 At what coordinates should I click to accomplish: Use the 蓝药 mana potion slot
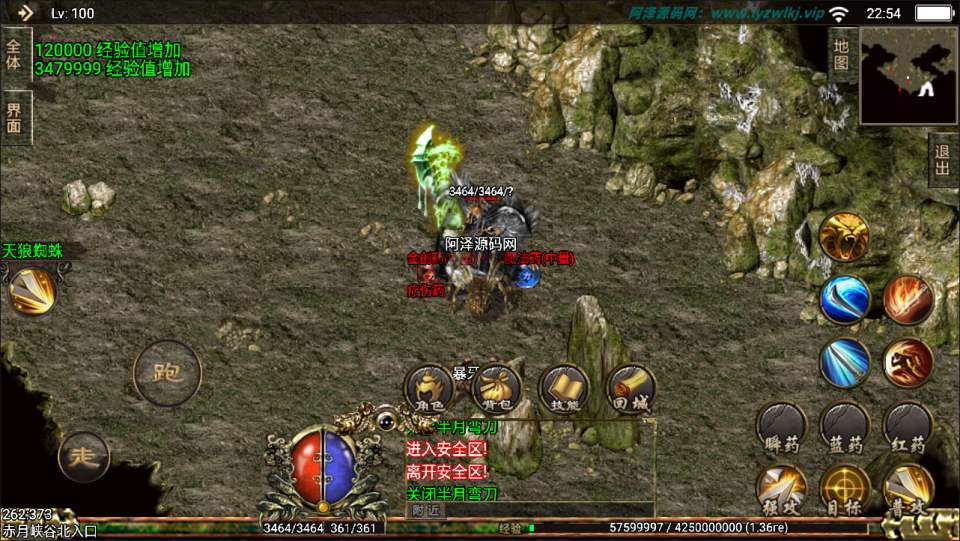pyautogui.click(x=845, y=430)
